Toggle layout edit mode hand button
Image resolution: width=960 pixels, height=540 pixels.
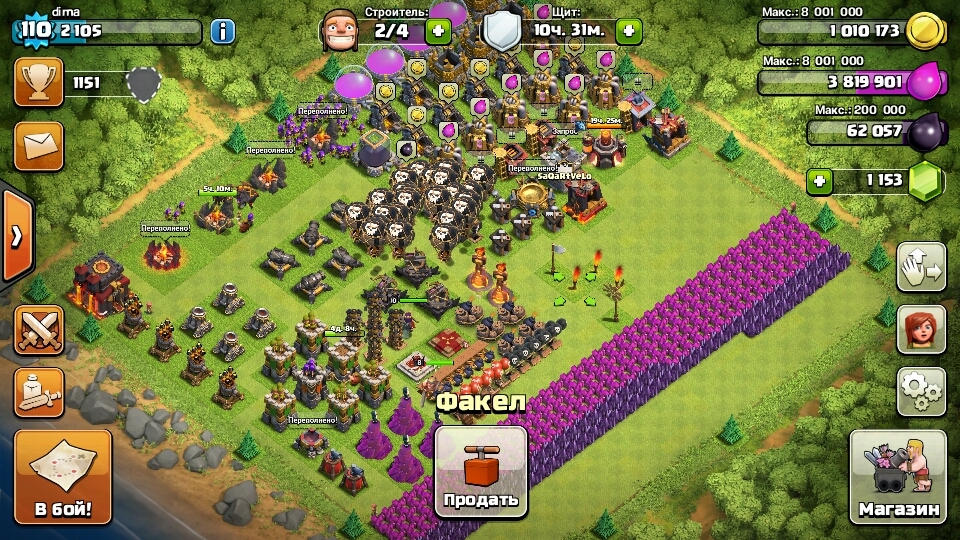coord(921,267)
